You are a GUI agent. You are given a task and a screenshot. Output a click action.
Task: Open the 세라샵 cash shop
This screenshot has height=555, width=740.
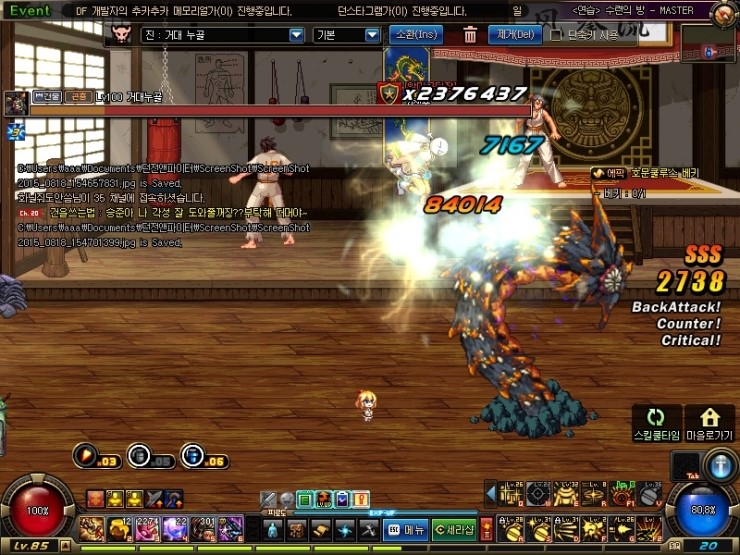pyautogui.click(x=453, y=529)
